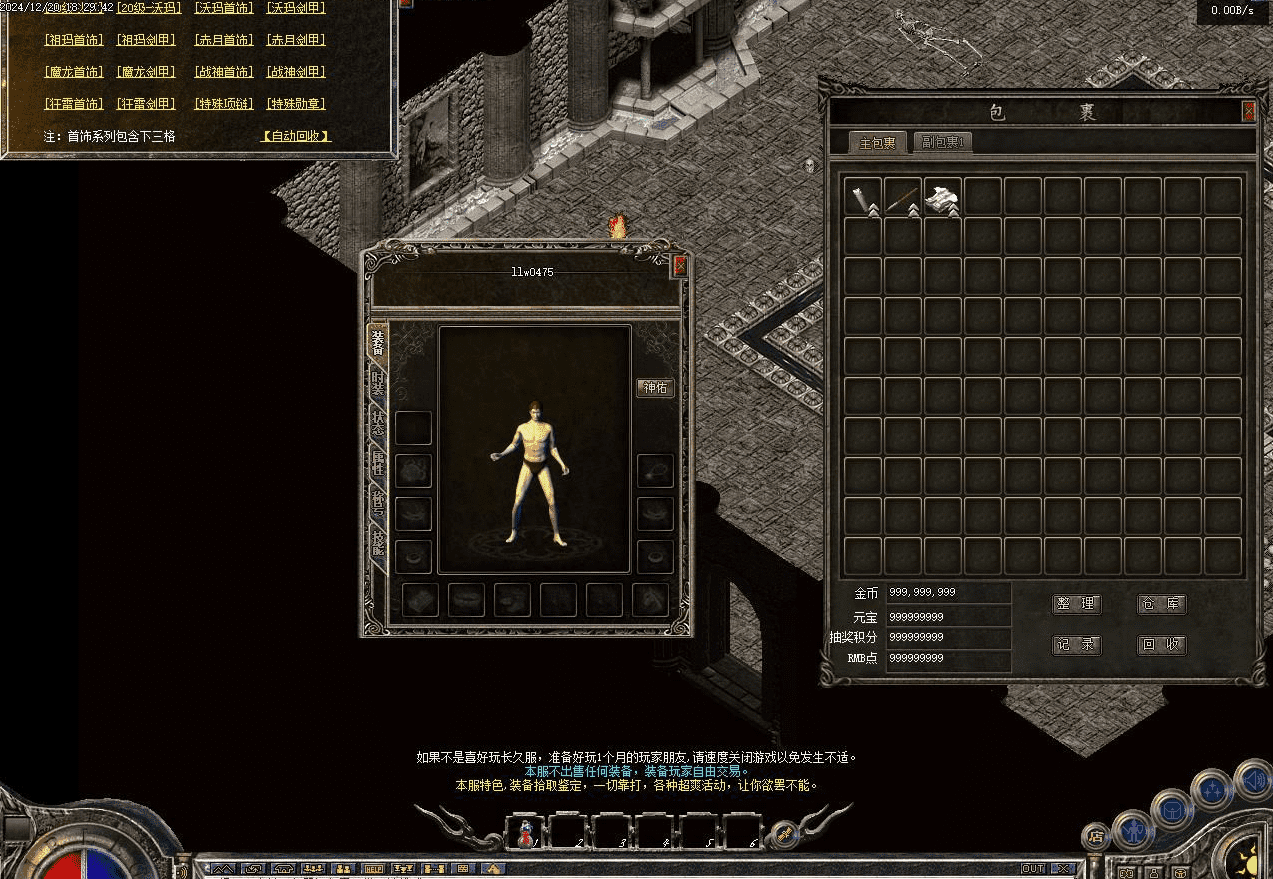
Task: Open the 仓库 warehouse
Action: (x=1162, y=604)
